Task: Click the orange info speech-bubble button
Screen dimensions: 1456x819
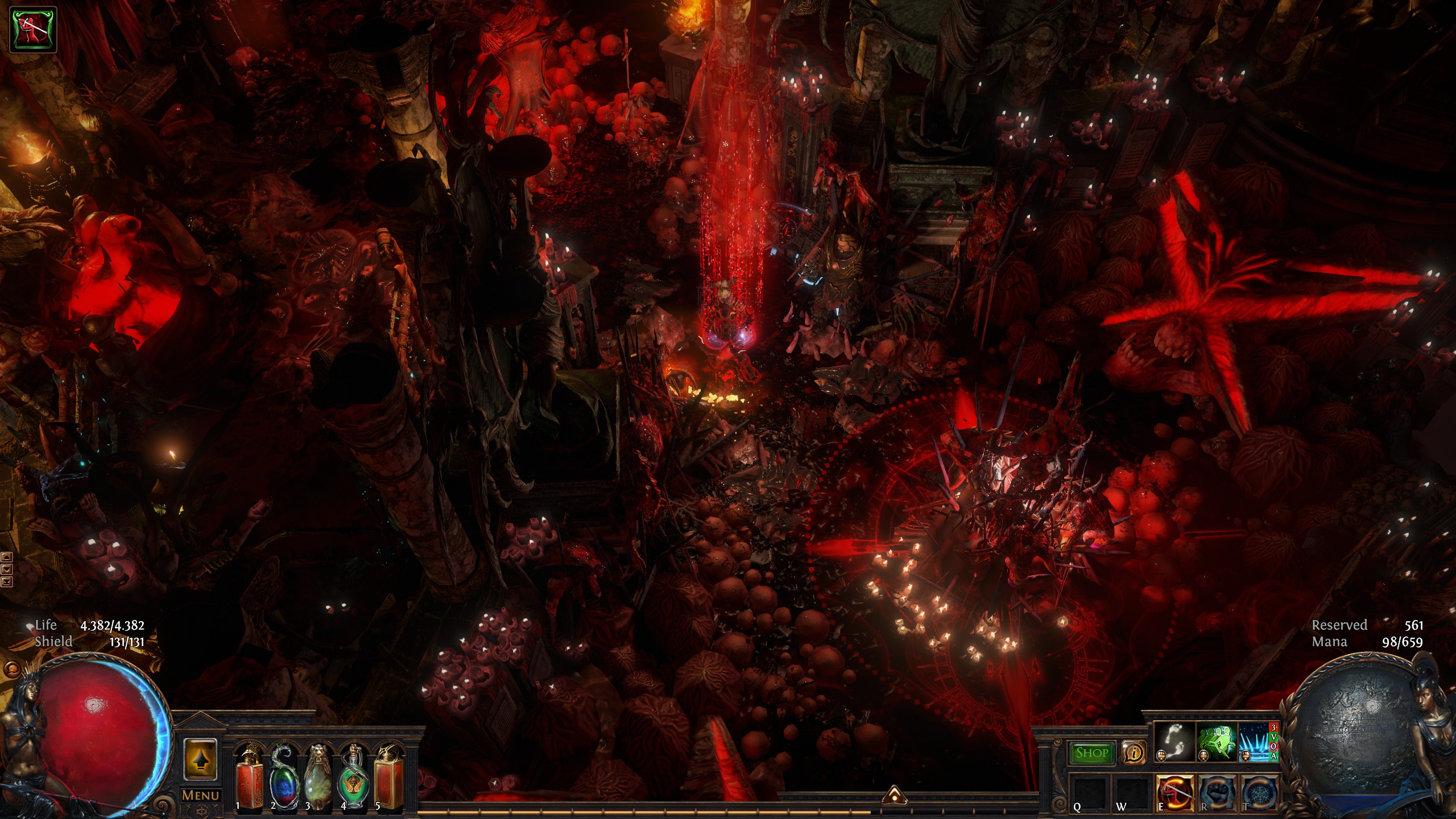Action: pos(1134,753)
